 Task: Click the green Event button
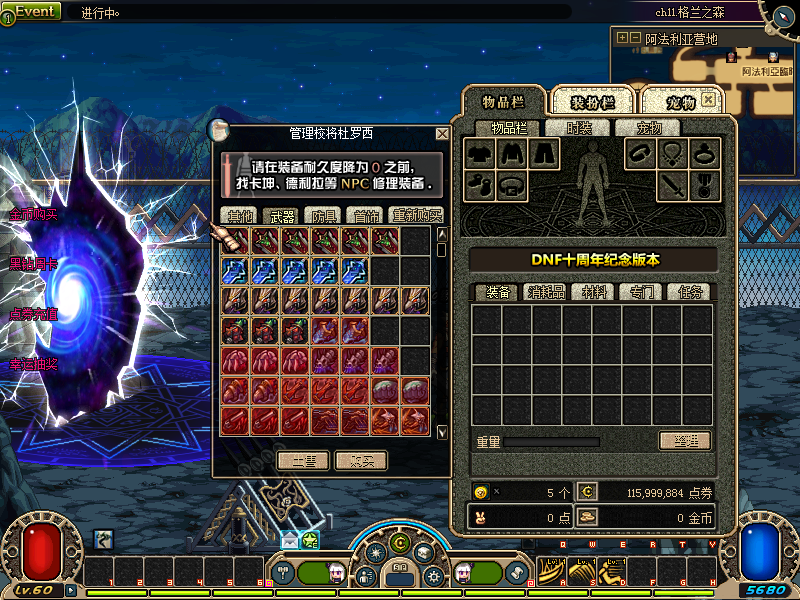(x=34, y=11)
